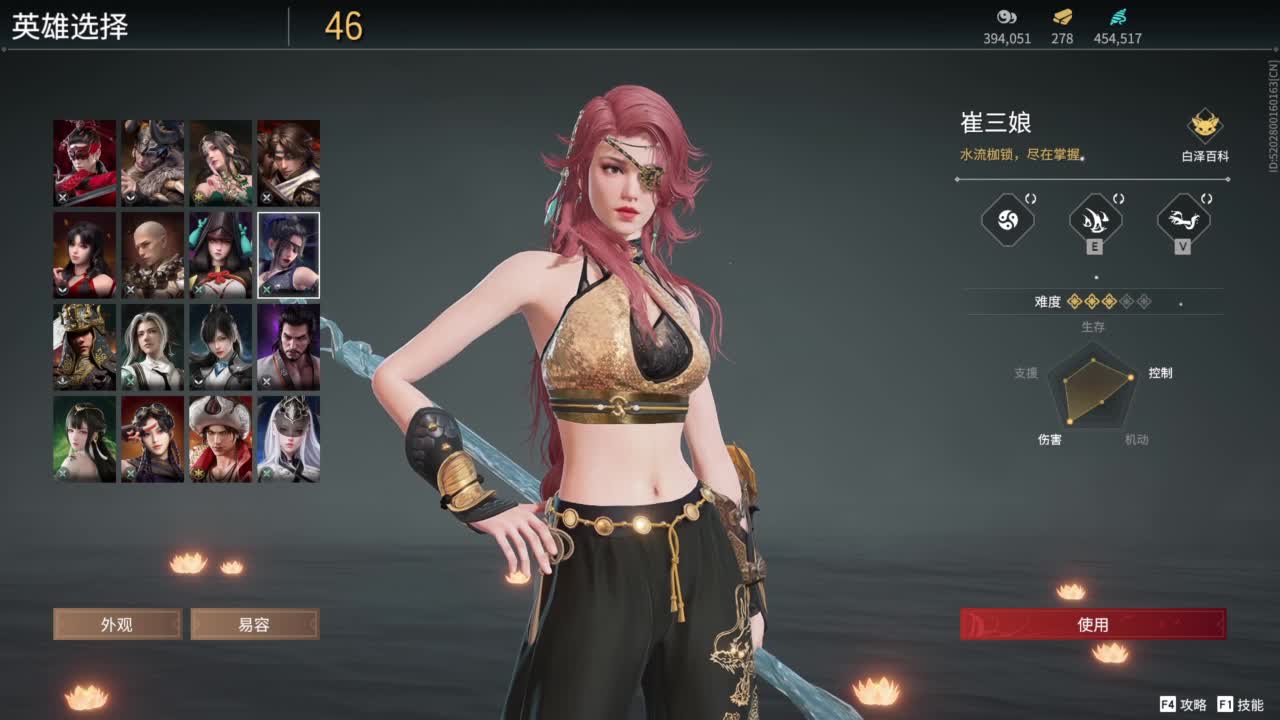Click the fourth 难度 difficulty star
This screenshot has width=1280, height=720.
pyautogui.click(x=1127, y=302)
